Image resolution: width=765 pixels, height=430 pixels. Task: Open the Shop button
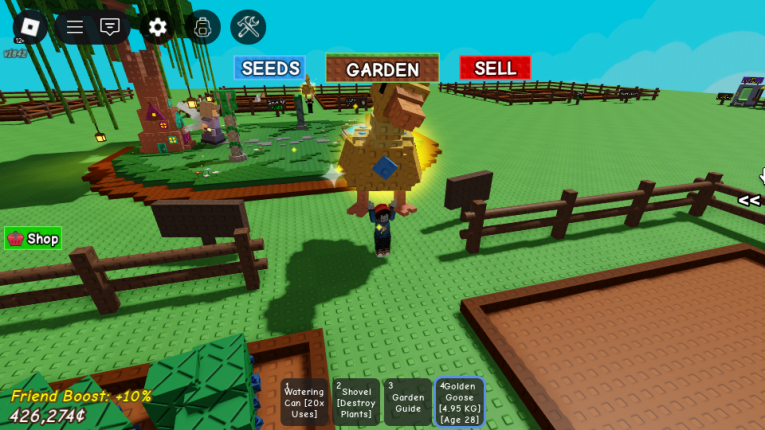pyautogui.click(x=33, y=238)
